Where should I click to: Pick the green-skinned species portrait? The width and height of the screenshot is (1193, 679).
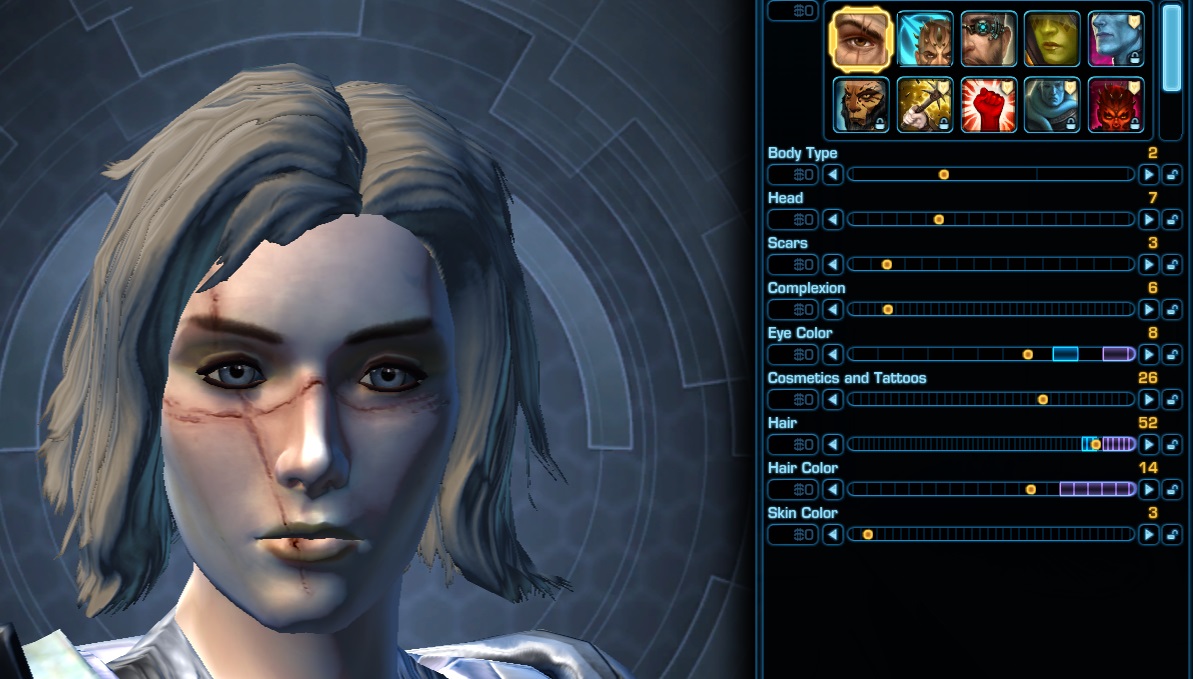point(1052,39)
